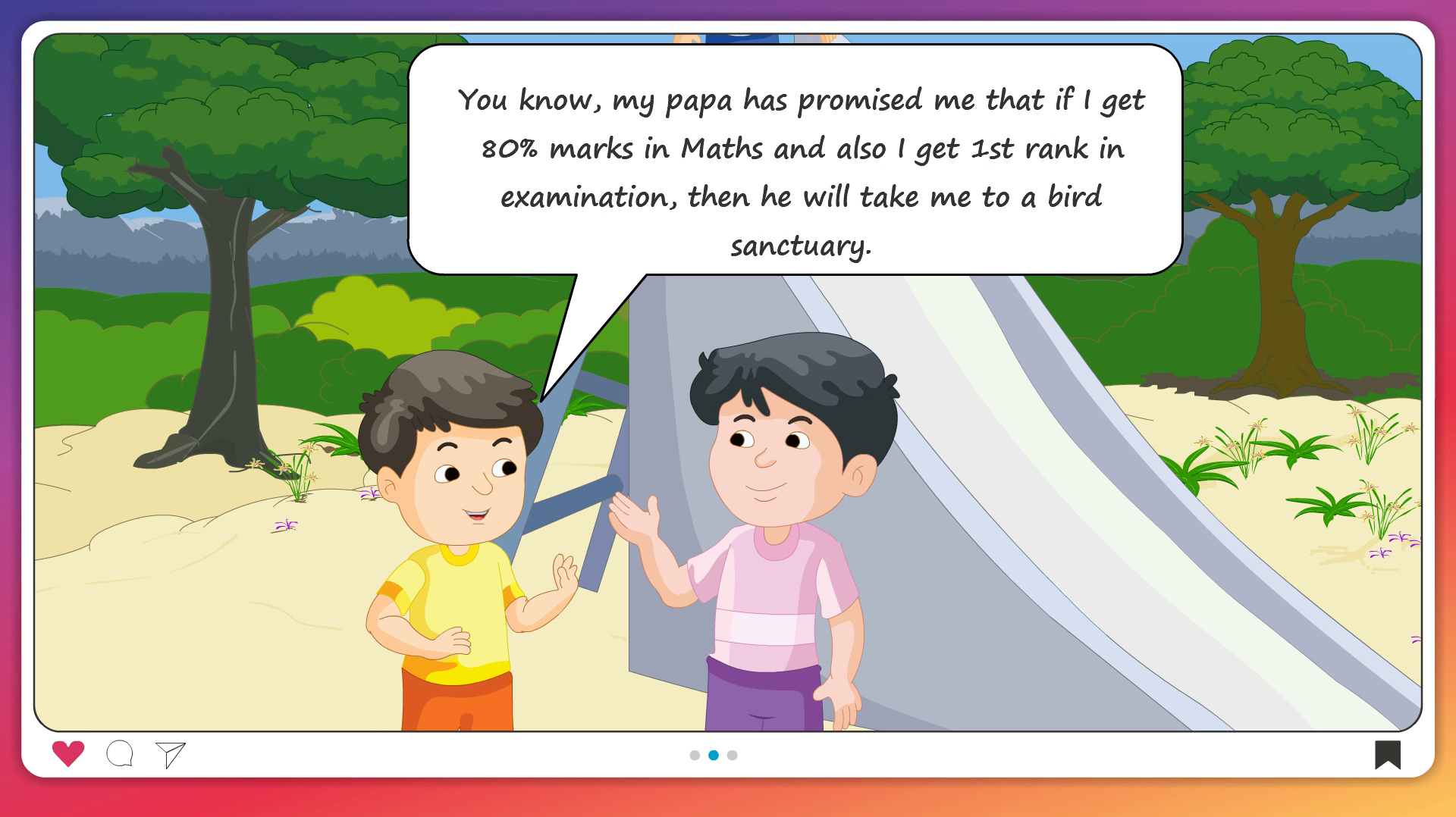Click the red heart like icon

(68, 753)
